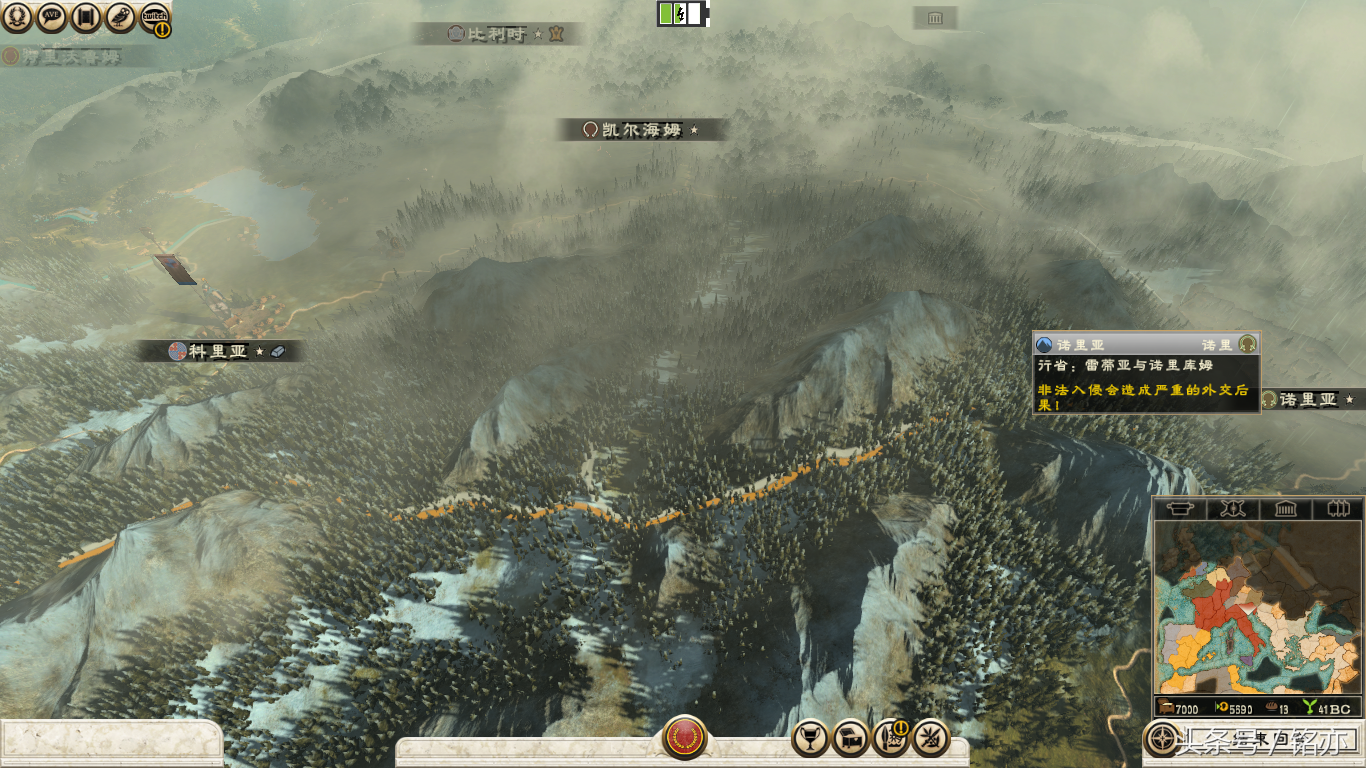
Task: Open the goblet diplomacy button
Action: 810,738
